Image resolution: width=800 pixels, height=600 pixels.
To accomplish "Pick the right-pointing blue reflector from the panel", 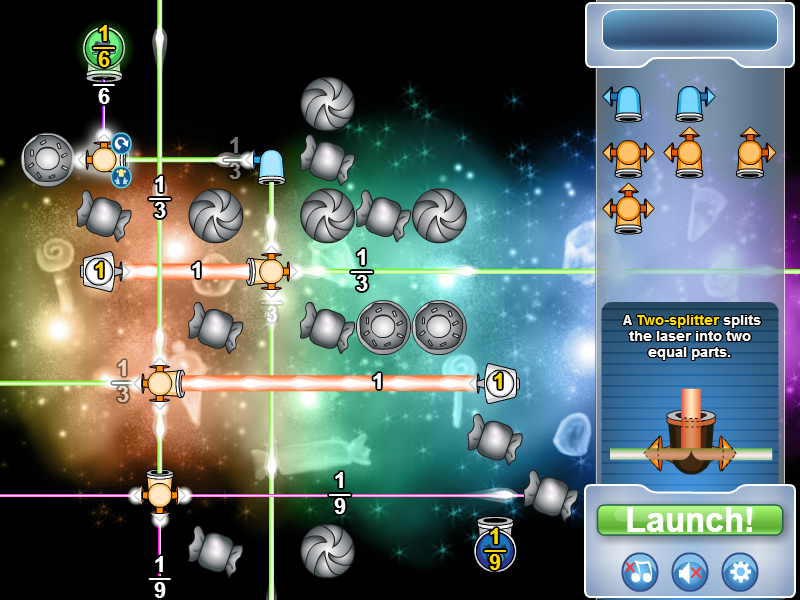I will click(x=692, y=102).
